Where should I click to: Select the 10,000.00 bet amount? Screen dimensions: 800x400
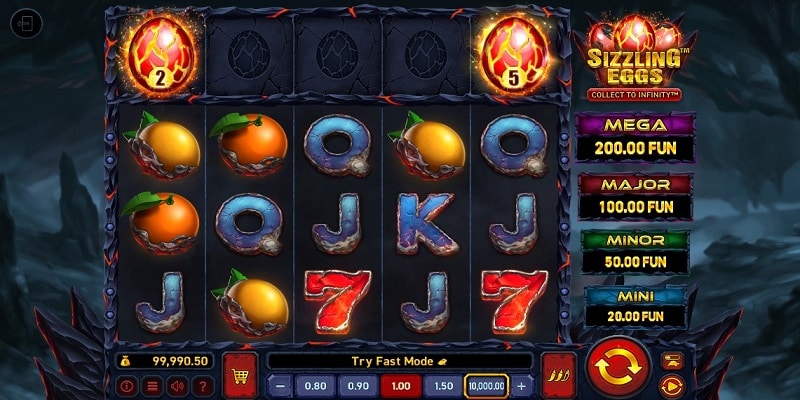(487, 386)
